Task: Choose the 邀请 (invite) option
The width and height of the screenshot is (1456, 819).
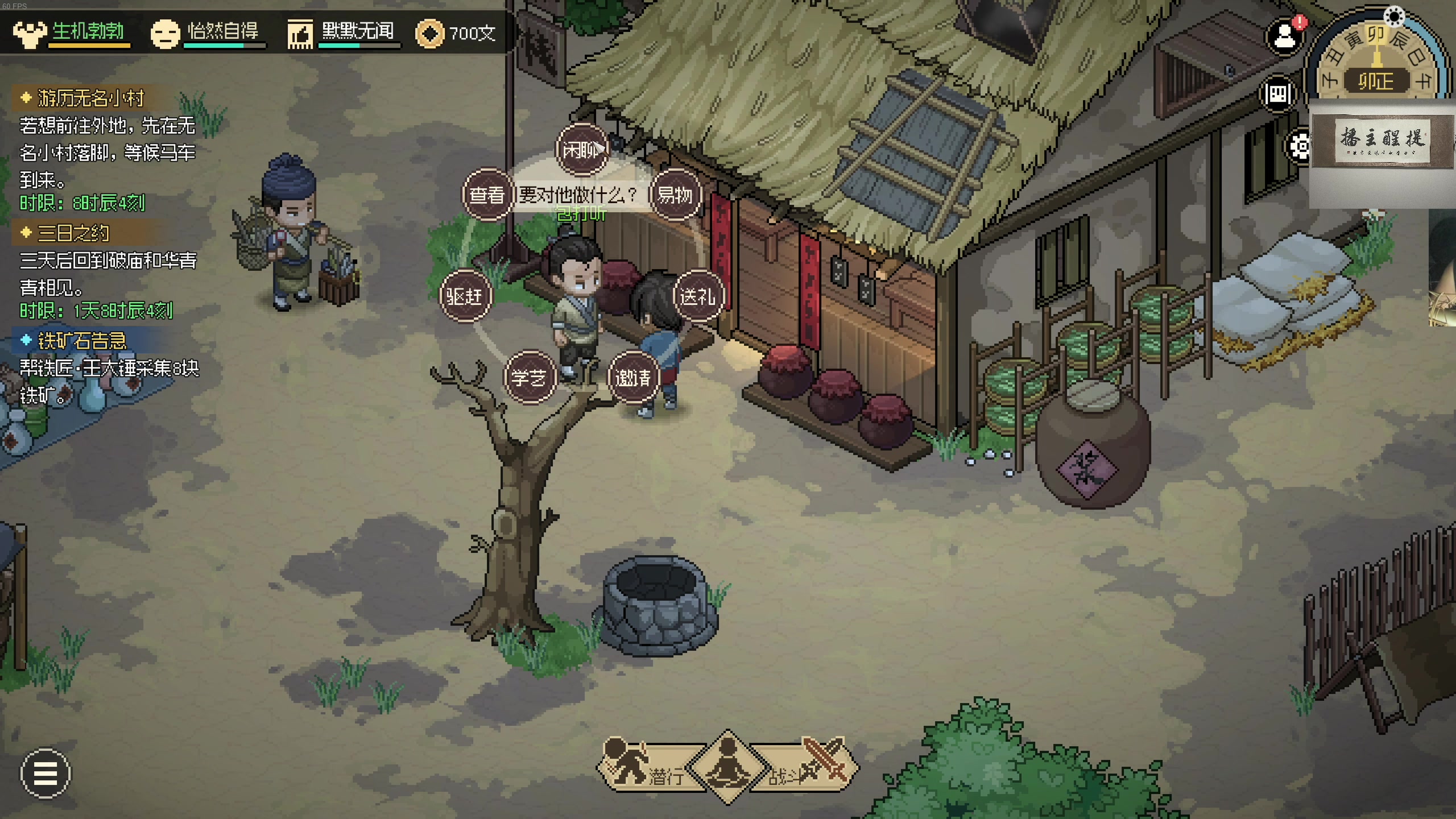Action: coord(634,378)
